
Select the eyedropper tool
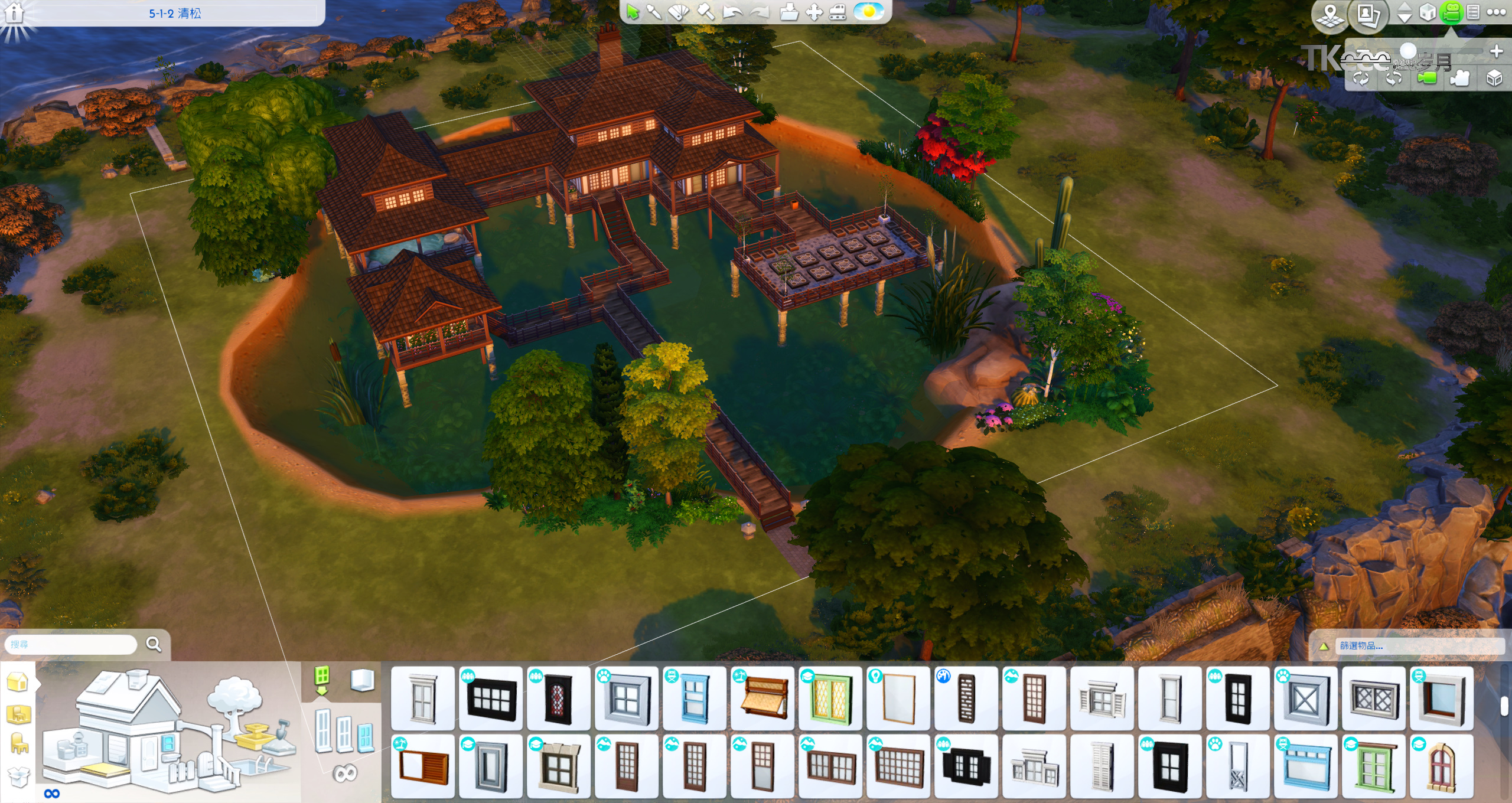click(x=654, y=12)
